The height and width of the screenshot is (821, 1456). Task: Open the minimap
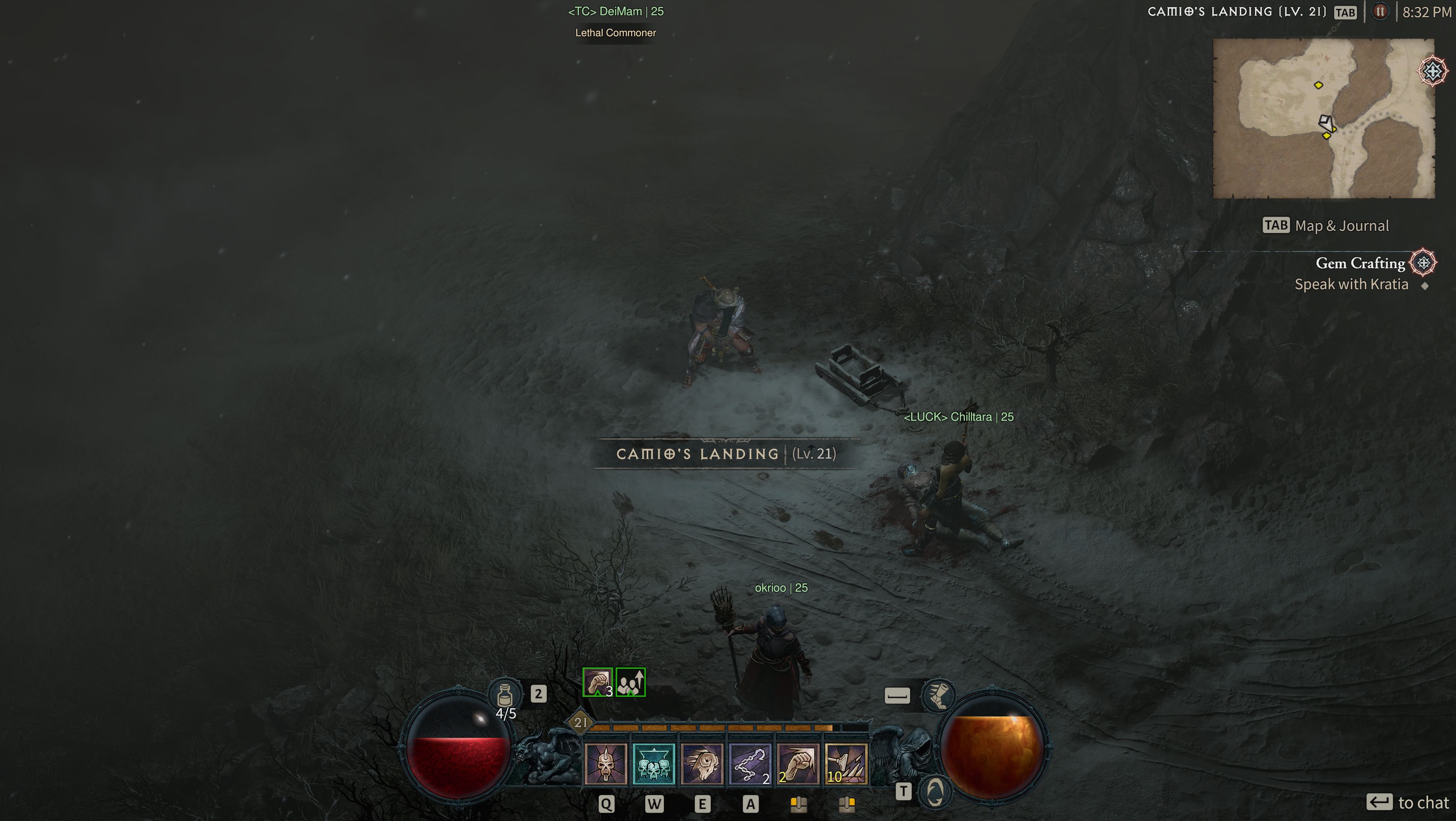point(1323,118)
